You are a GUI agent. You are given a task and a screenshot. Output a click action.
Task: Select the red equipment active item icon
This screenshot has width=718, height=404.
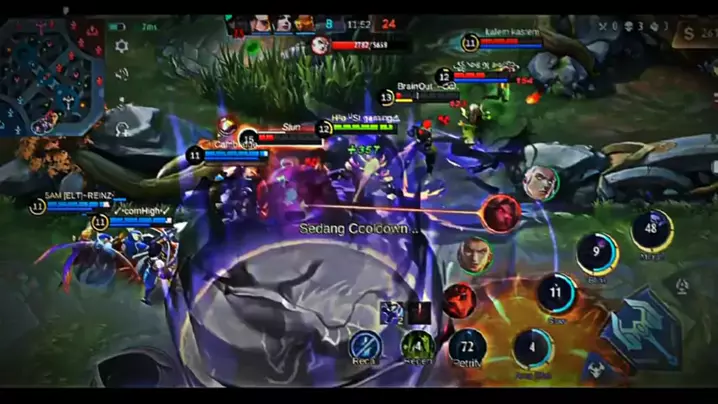459,299
